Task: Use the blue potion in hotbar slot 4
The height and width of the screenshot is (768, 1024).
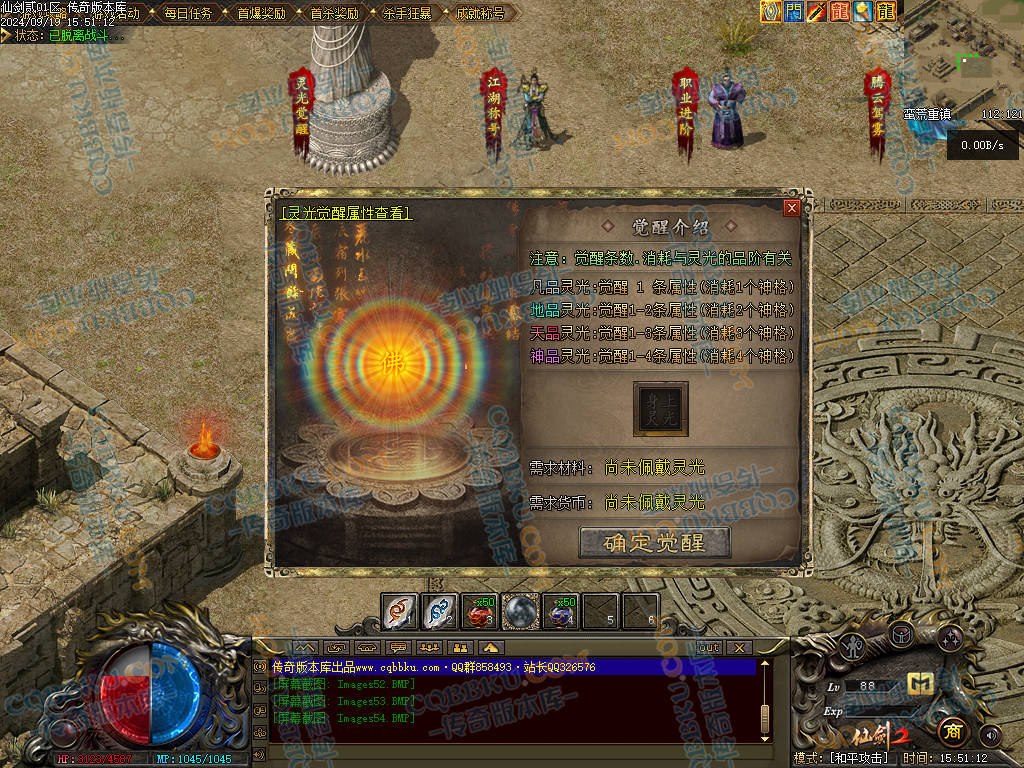Action: 560,611
